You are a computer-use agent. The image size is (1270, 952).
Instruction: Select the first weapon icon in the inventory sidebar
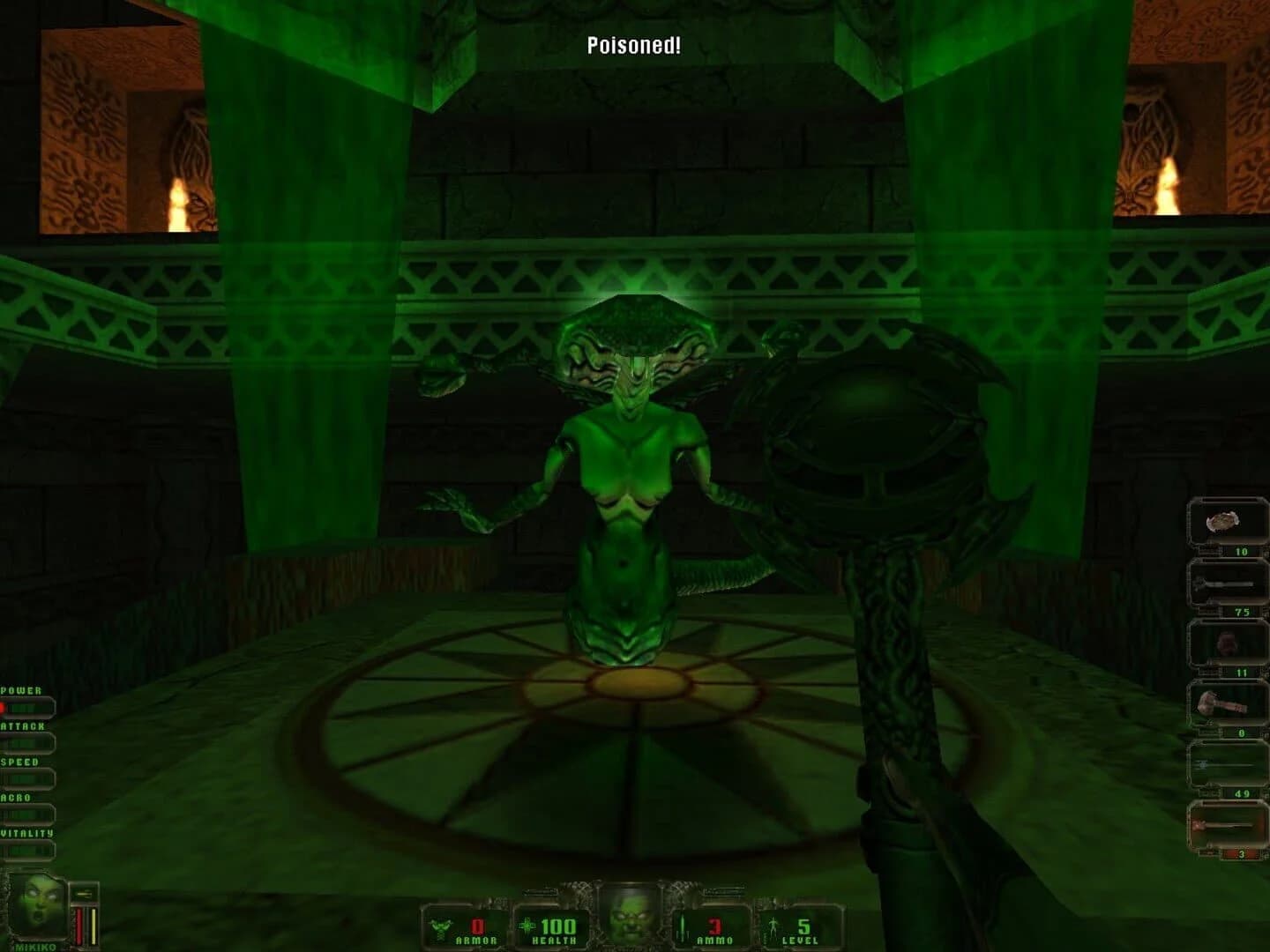1222,520
